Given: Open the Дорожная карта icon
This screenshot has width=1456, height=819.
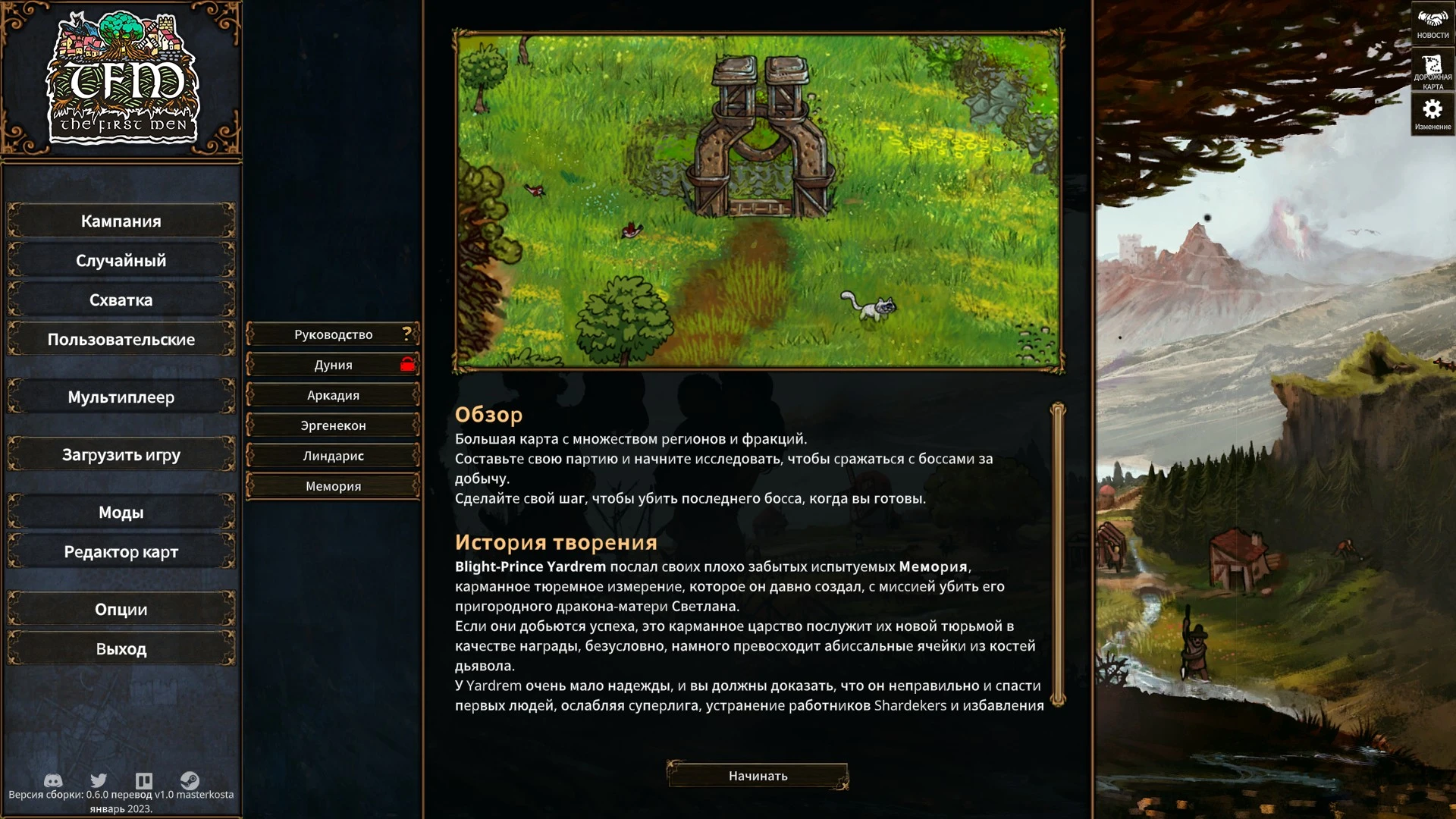Looking at the screenshot, I should (x=1434, y=68).
